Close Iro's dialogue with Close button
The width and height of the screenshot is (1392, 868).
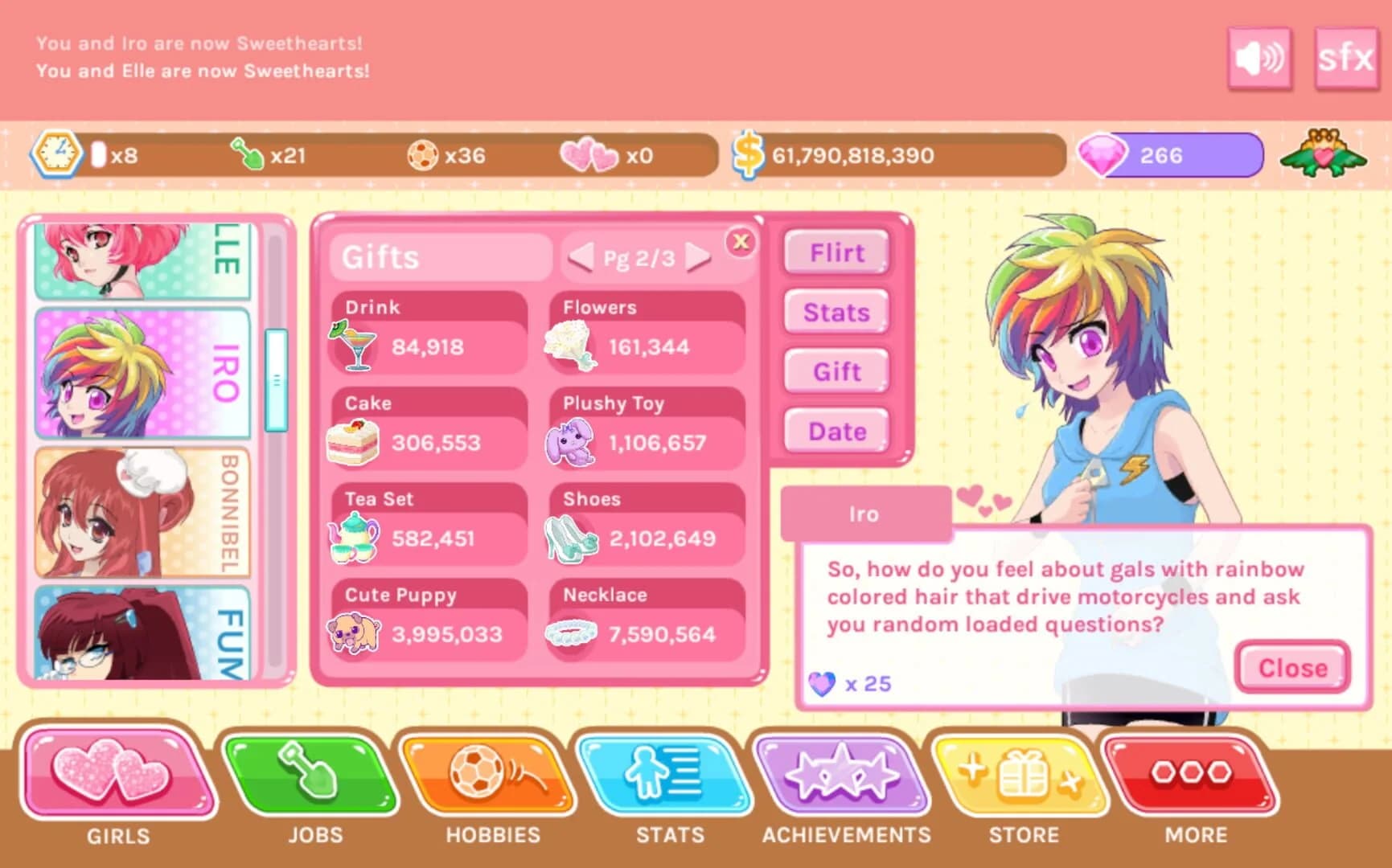click(x=1291, y=667)
